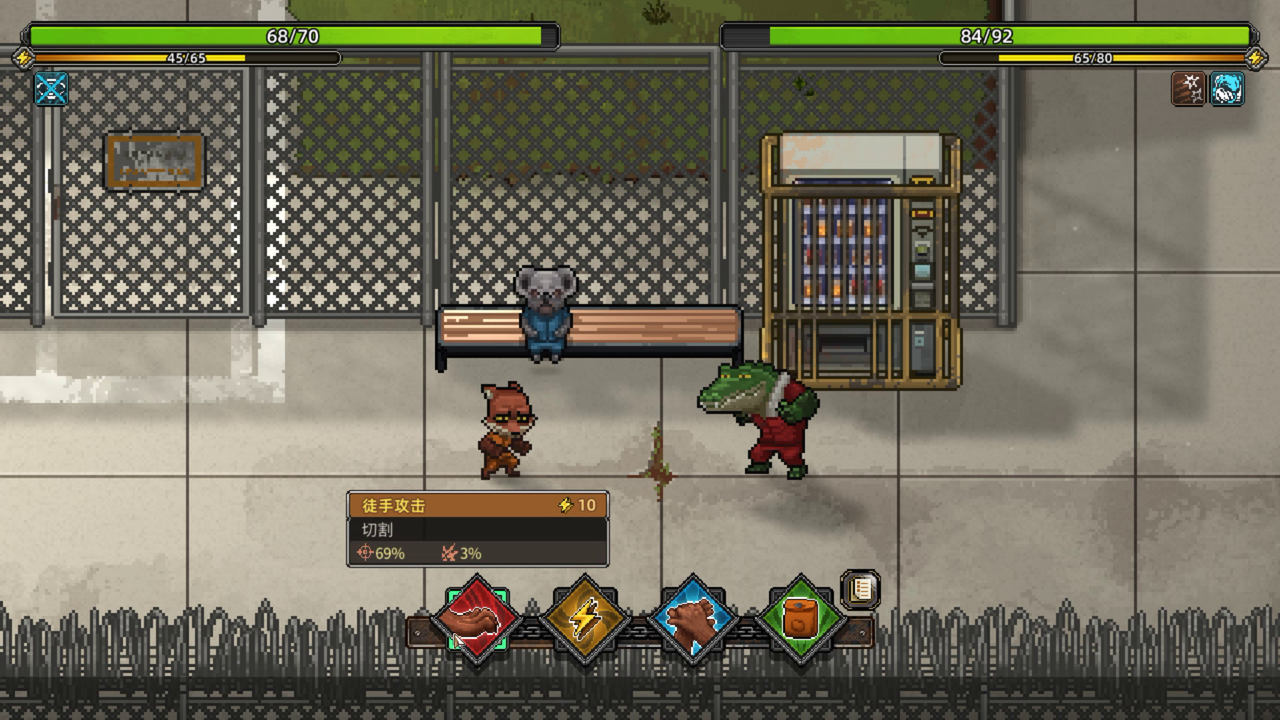This screenshot has width=1280, height=720.
Task: Inspect the enemy's blue swirl status icon
Action: (x=1226, y=88)
